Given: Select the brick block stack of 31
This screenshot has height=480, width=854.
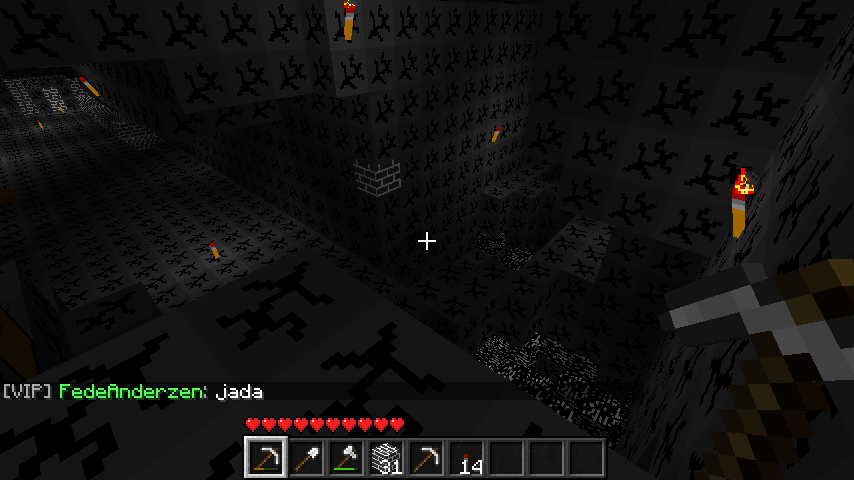Looking at the screenshot, I should (385, 458).
